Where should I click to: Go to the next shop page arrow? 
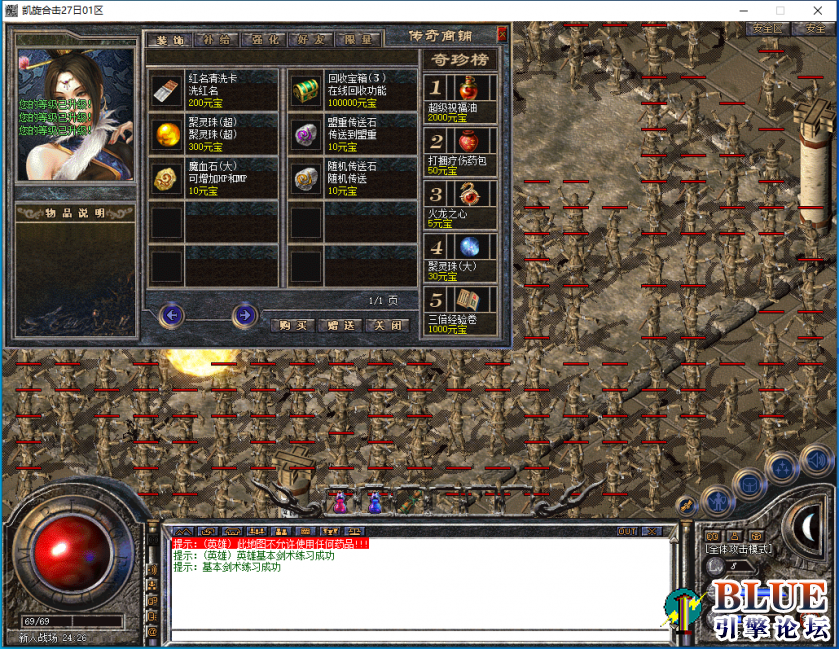click(244, 316)
